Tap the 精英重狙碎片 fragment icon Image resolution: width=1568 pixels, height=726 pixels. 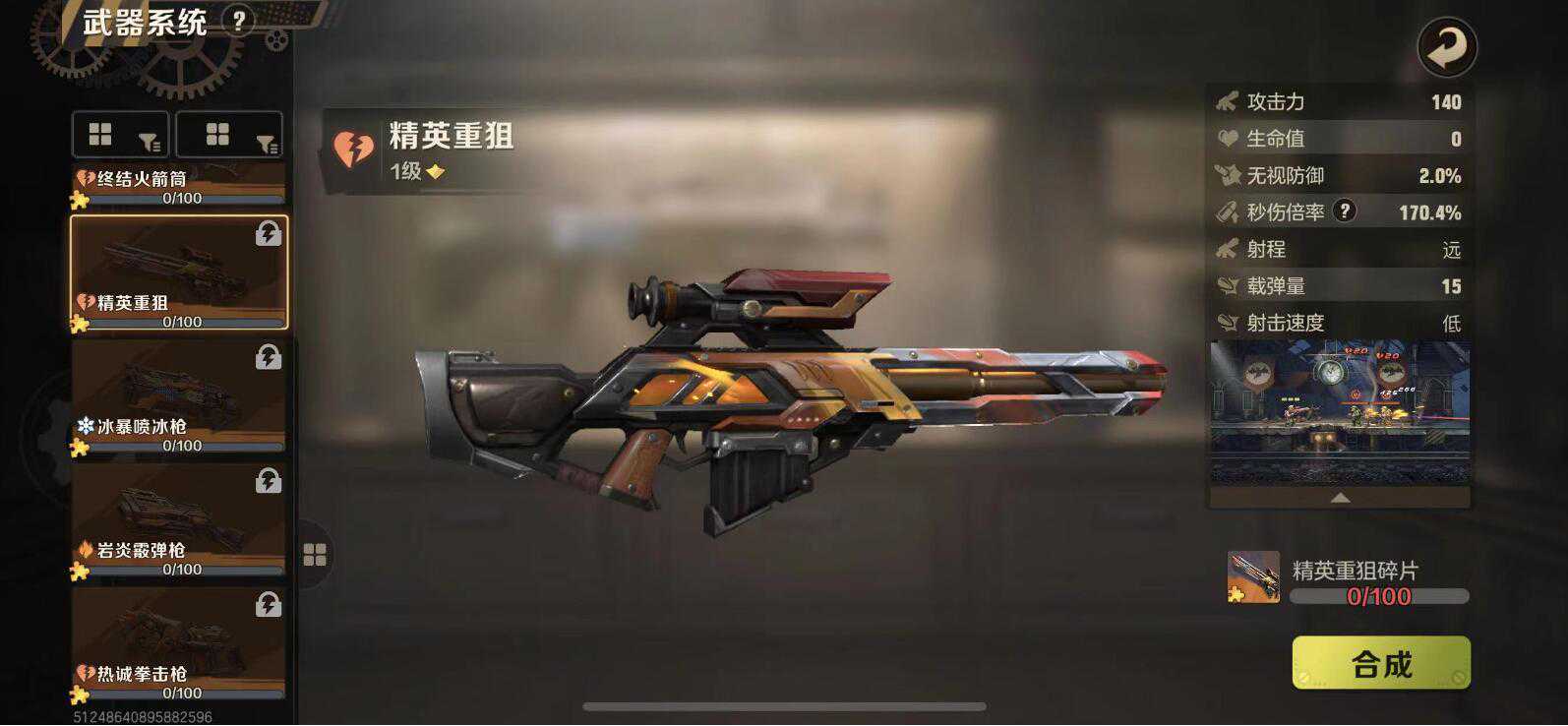[1253, 576]
